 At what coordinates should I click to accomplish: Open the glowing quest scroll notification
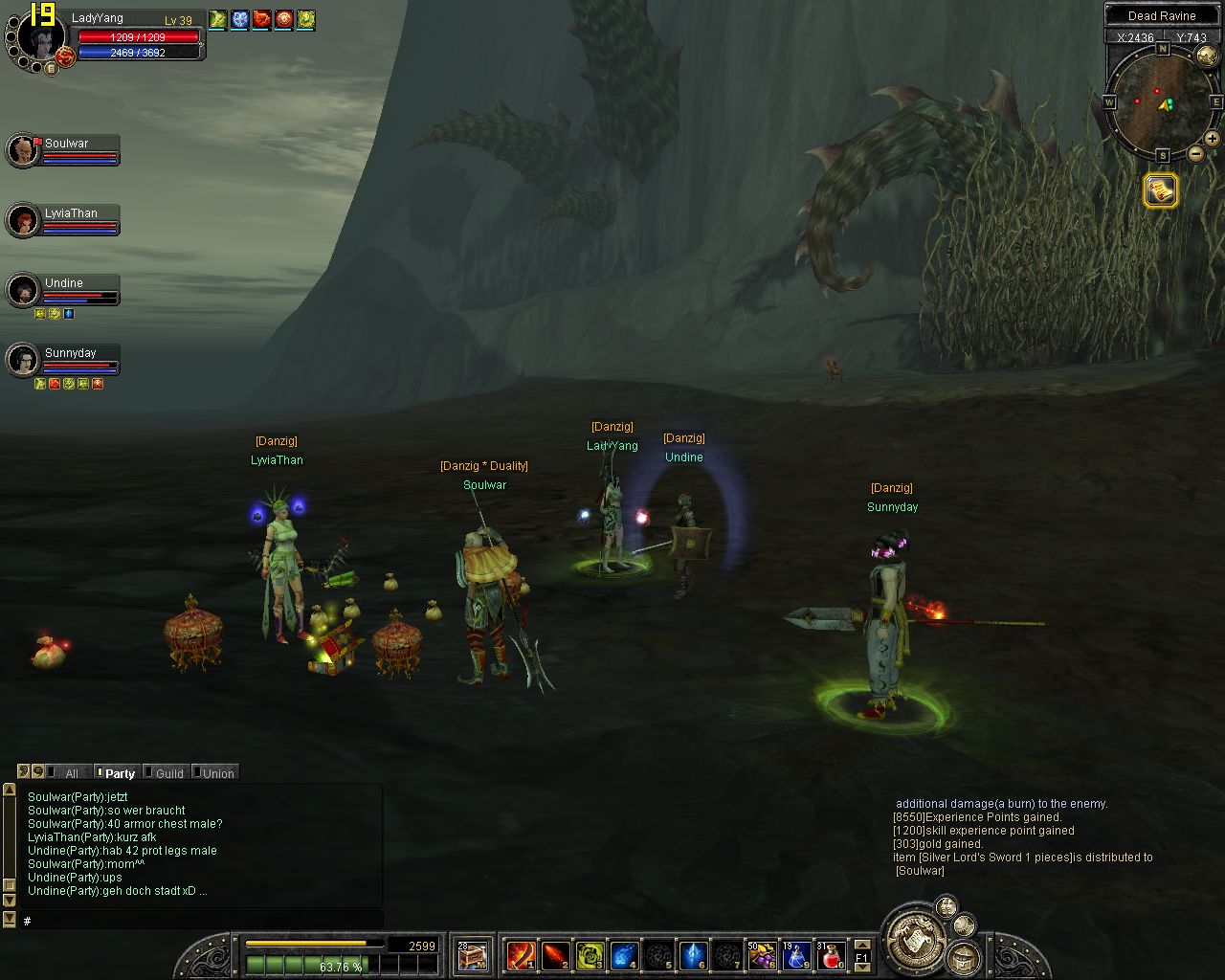[x=1160, y=190]
